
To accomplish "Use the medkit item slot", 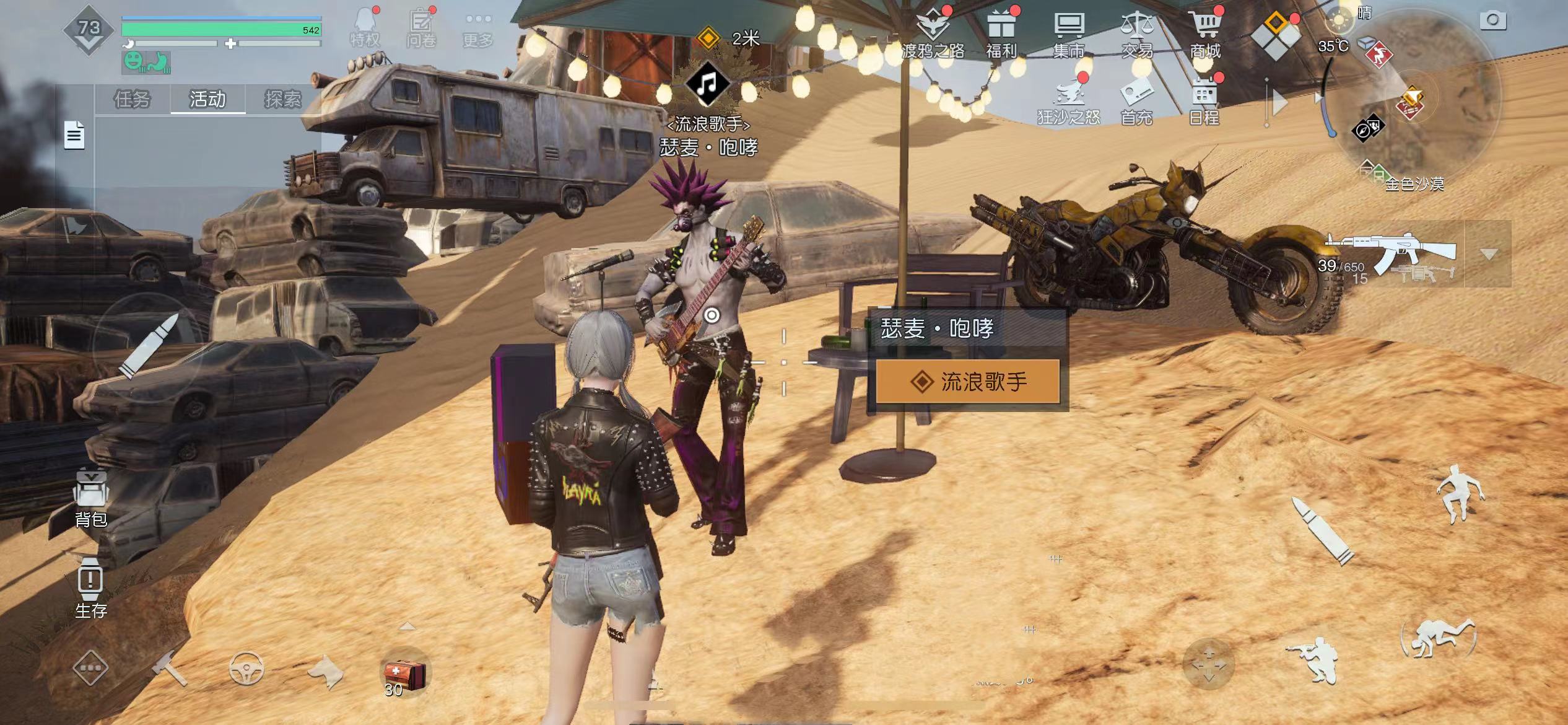I will pos(404,674).
